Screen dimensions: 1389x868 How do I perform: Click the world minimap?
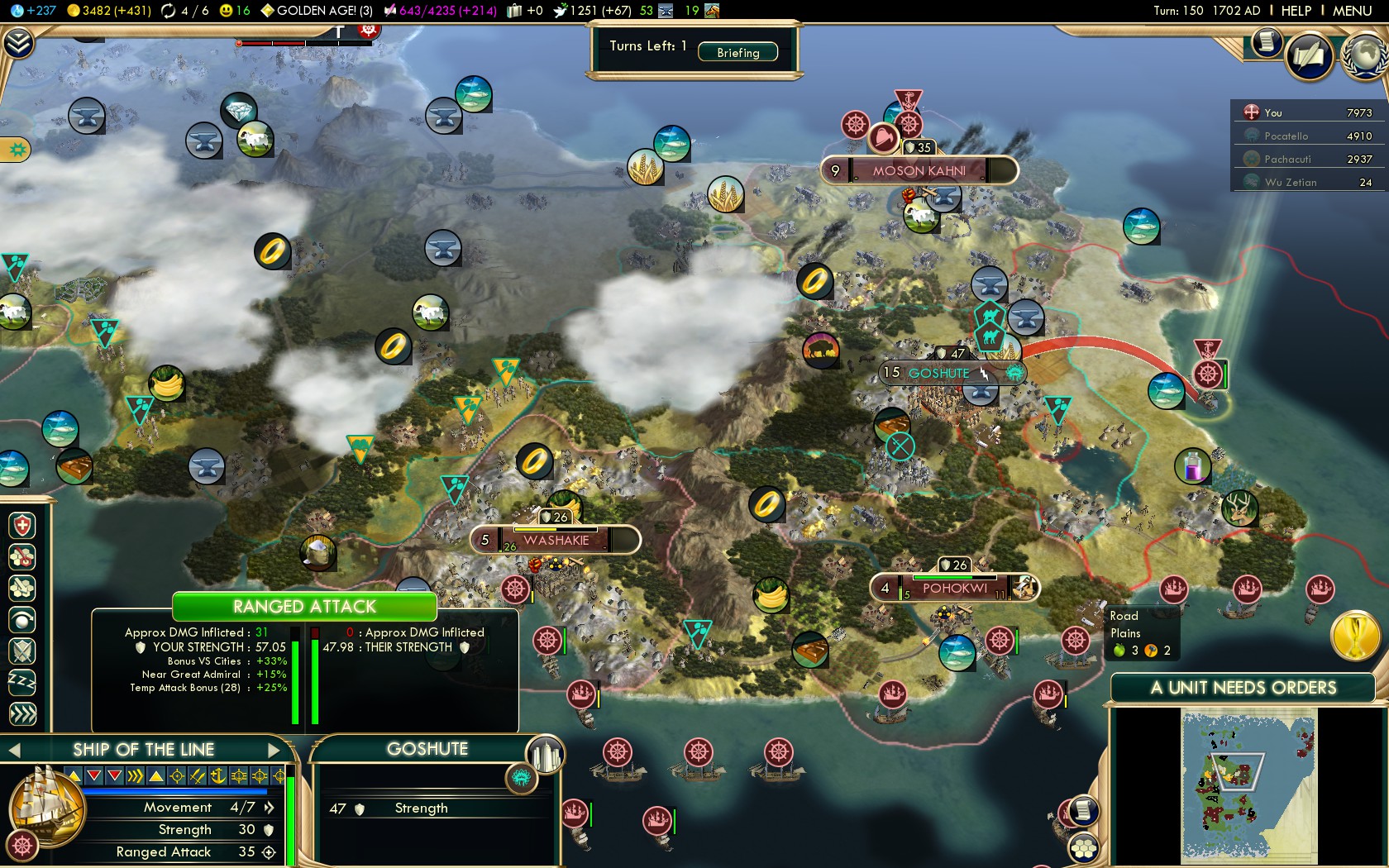coord(1248,785)
